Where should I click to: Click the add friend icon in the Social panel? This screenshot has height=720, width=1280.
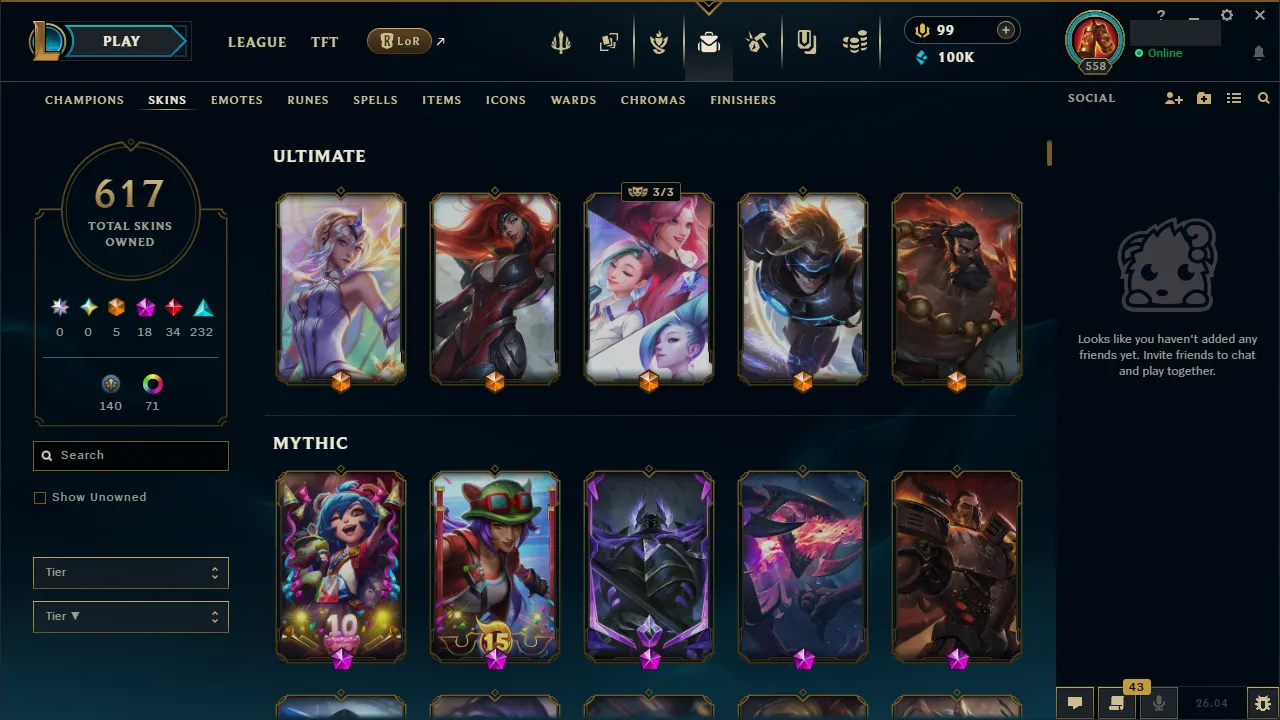click(x=1173, y=98)
